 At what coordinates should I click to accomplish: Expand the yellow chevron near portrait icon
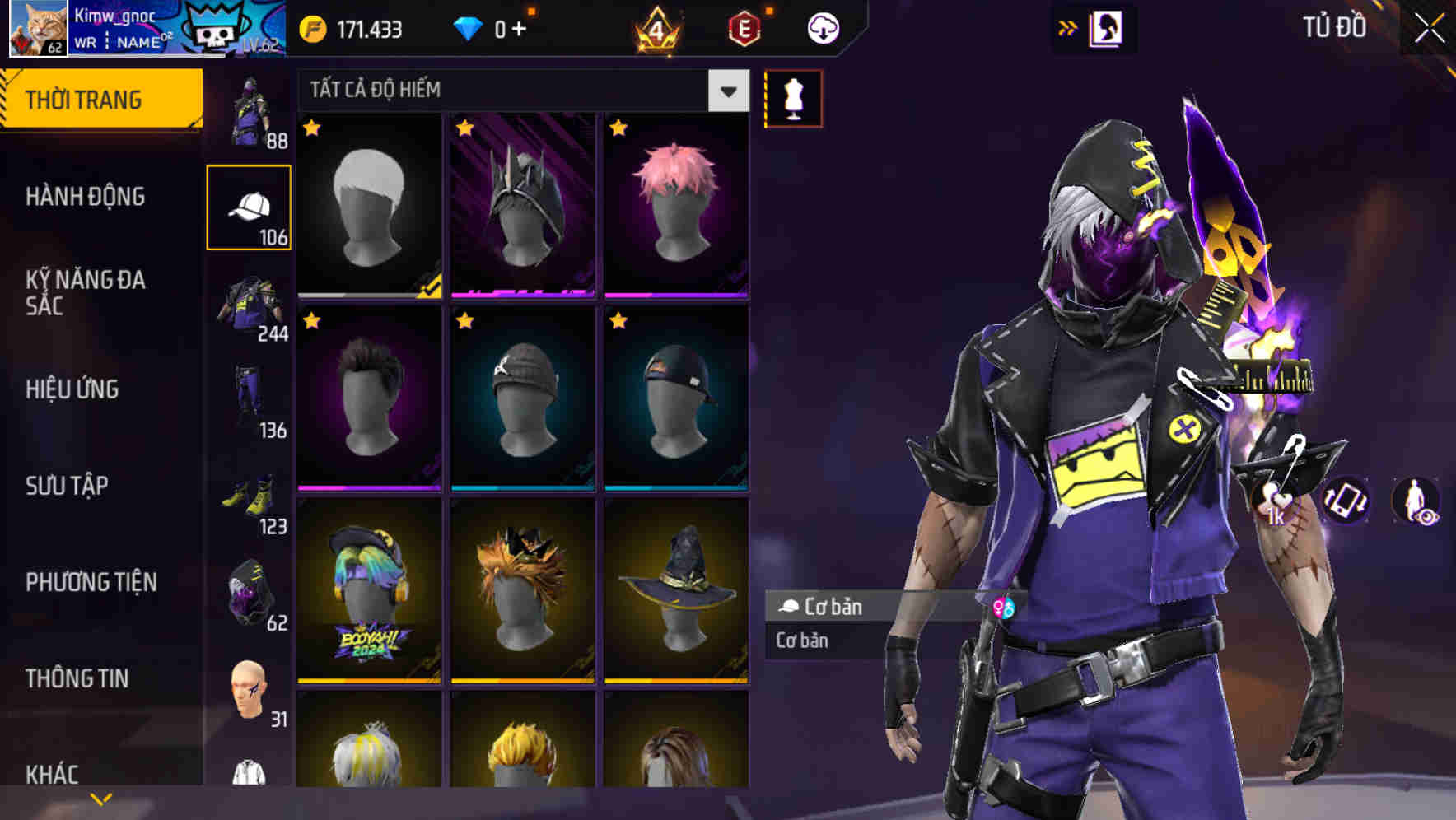pyautogui.click(x=1068, y=26)
